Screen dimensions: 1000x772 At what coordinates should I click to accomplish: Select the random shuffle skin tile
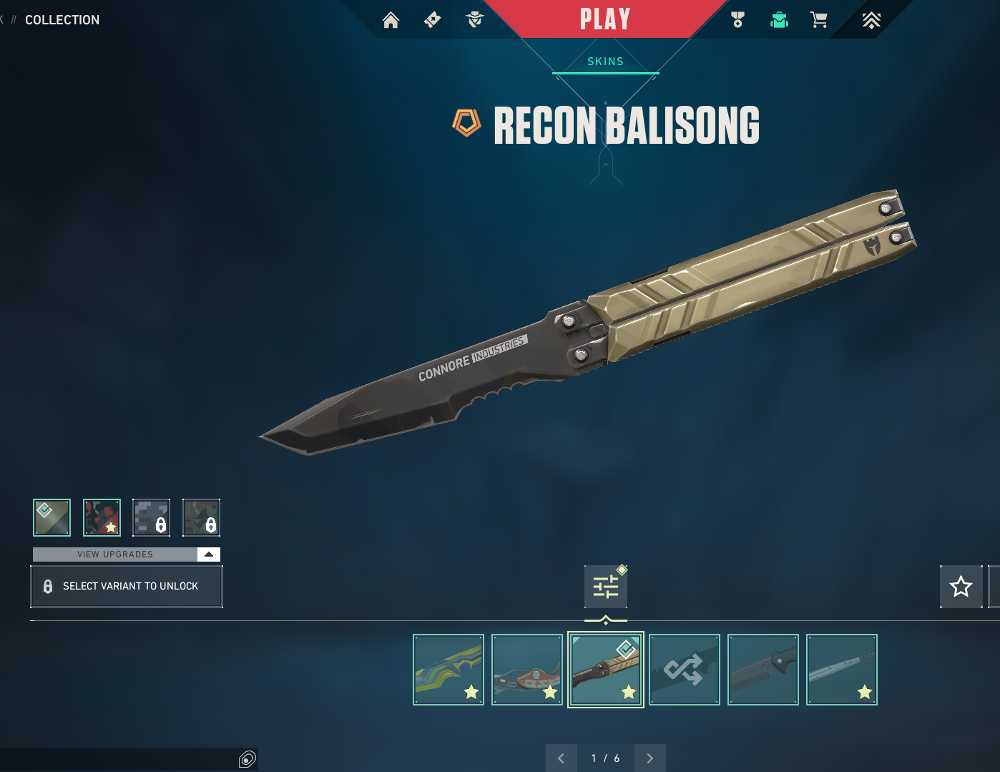coord(684,669)
